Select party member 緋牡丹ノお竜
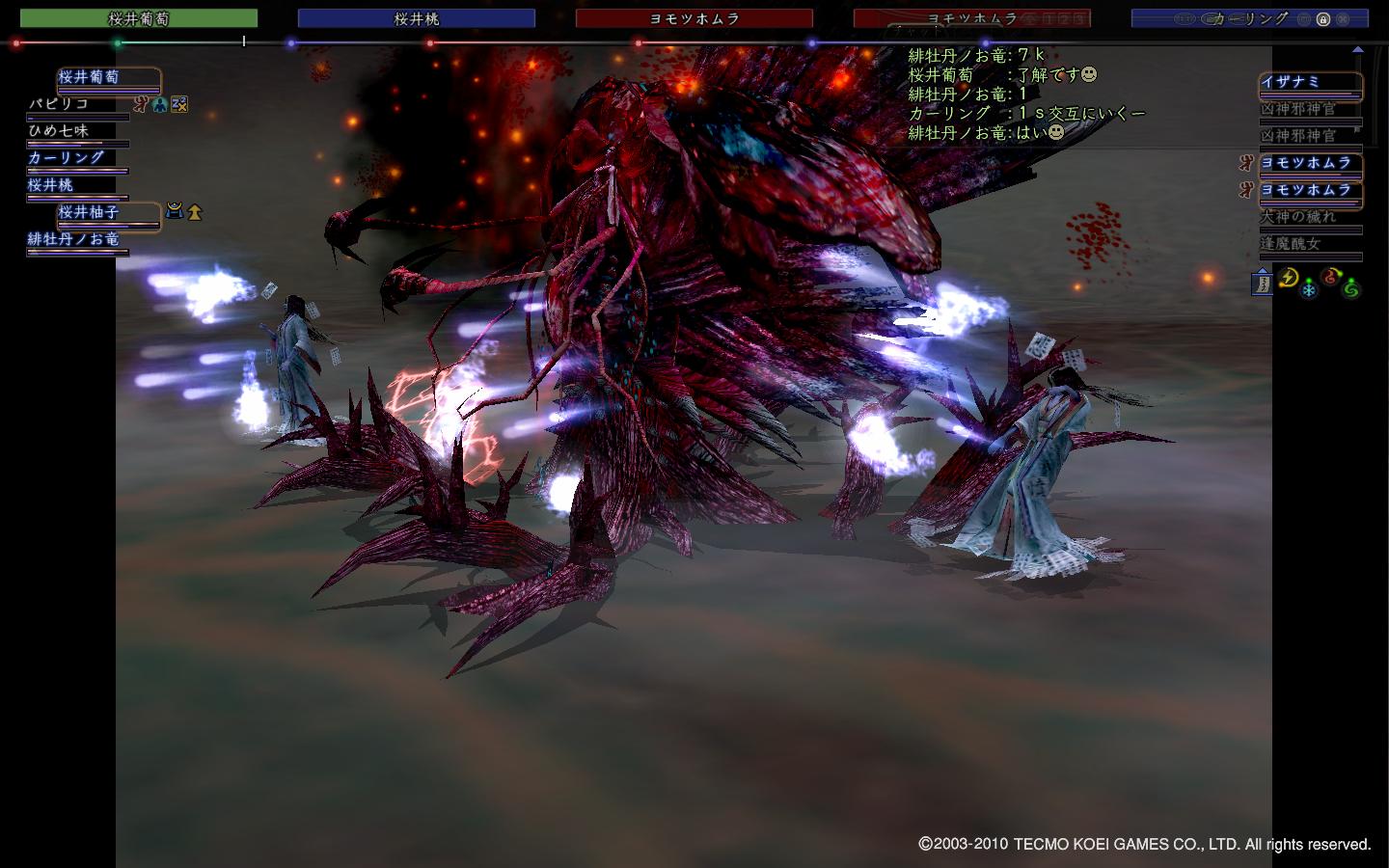 (73, 239)
